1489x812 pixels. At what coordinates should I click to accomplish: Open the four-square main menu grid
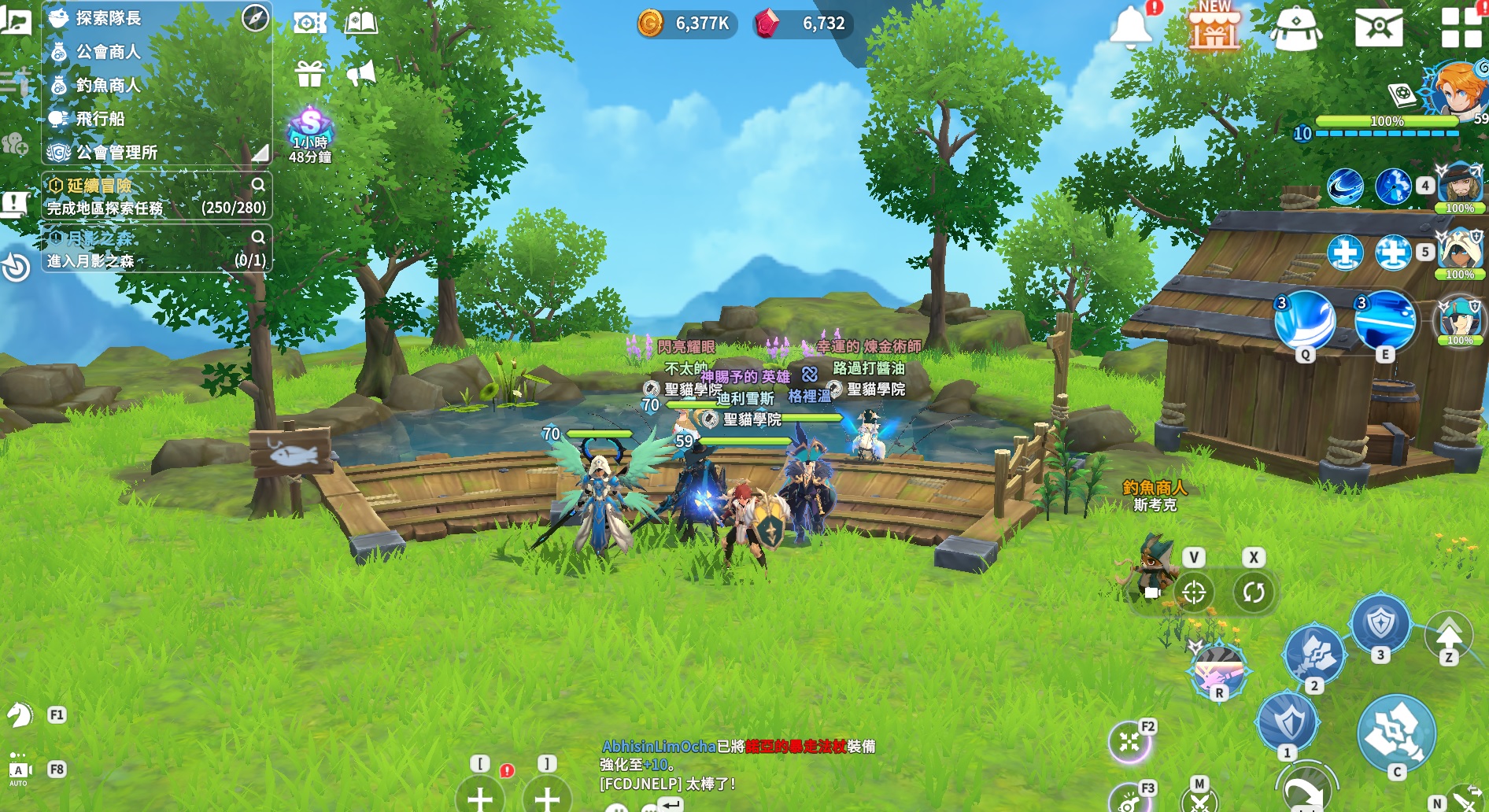[x=1461, y=27]
